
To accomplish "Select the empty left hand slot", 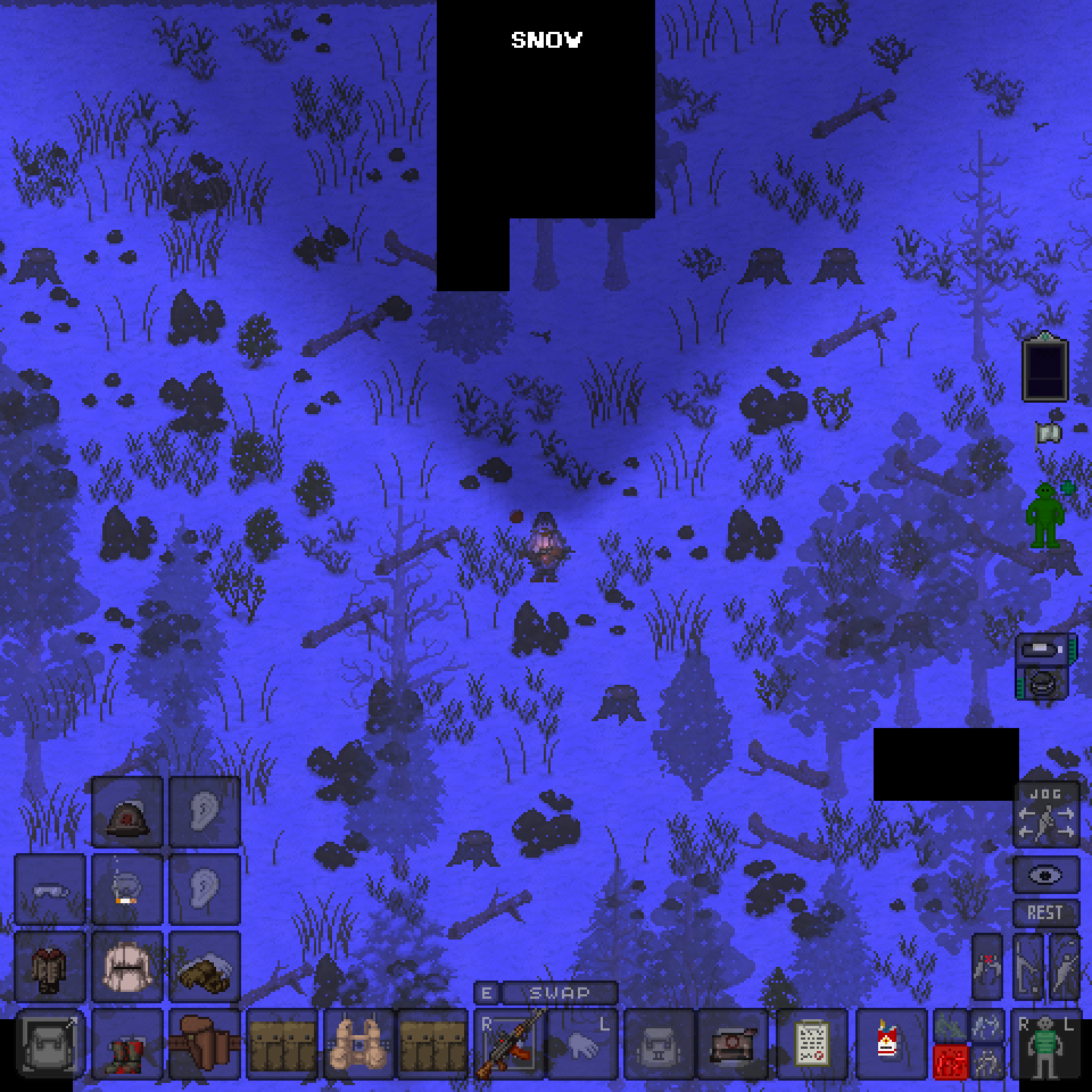I will [x=582, y=1045].
